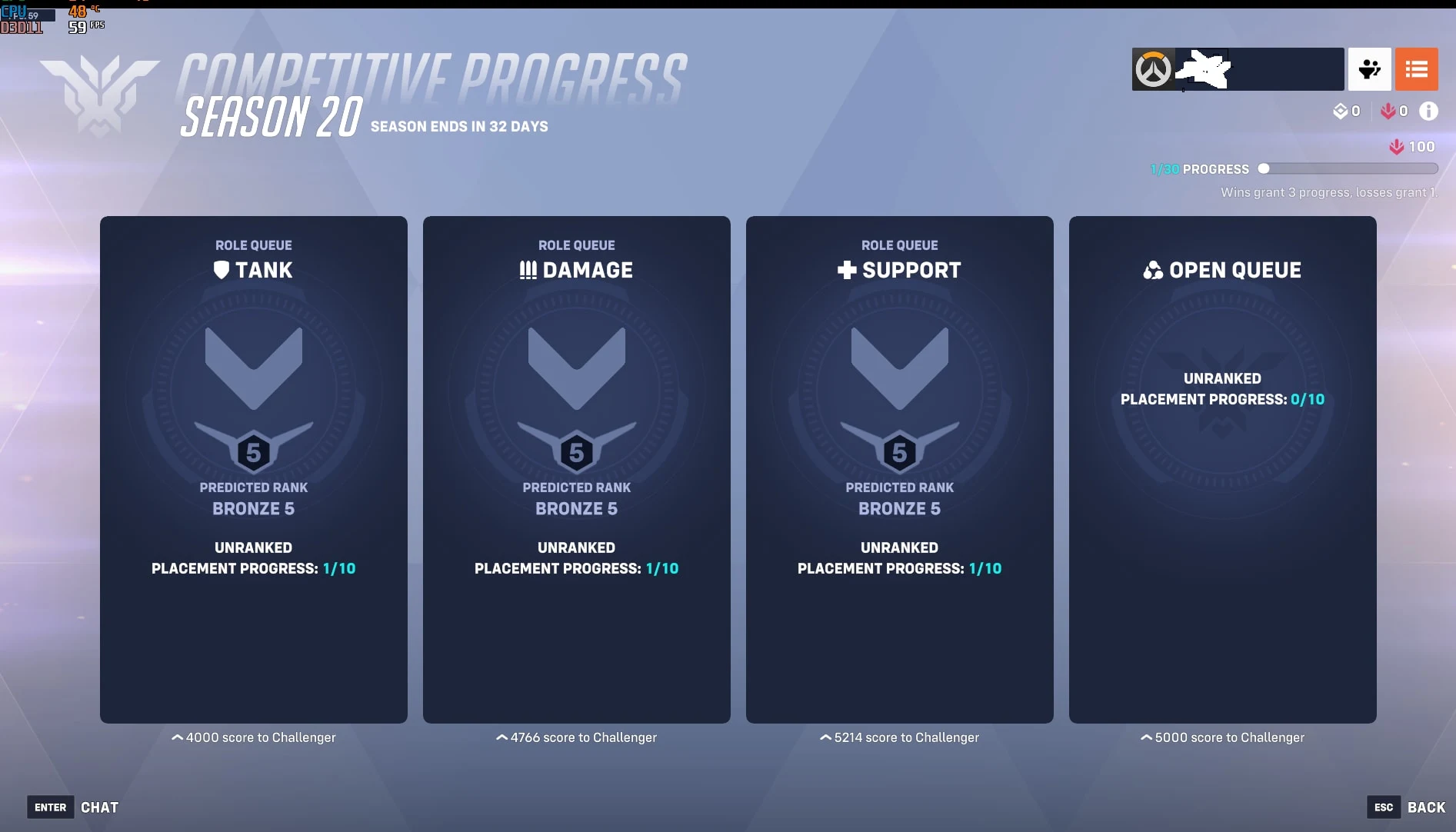This screenshot has height=832, width=1456.
Task: Expand the chevron beside 4000 score to Challenger
Action: pos(178,737)
